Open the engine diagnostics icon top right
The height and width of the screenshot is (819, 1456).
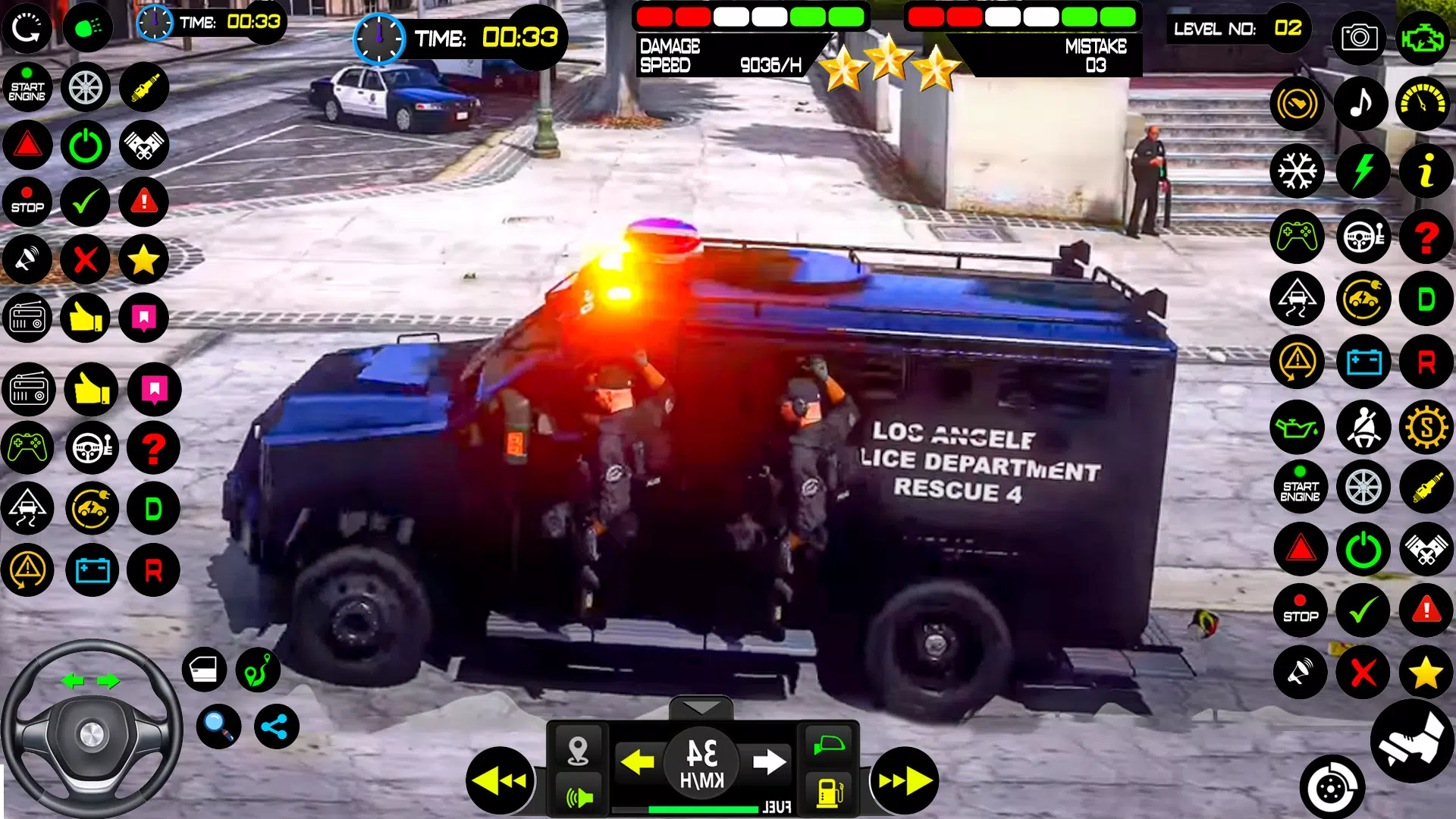coord(1424,38)
